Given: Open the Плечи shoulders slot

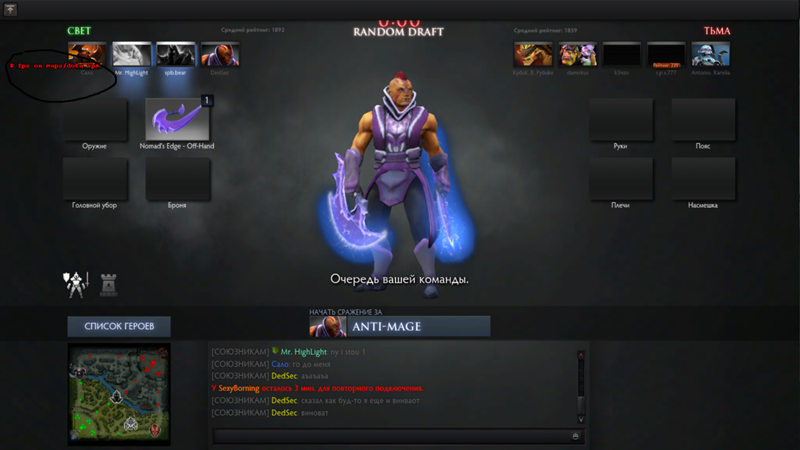Looking at the screenshot, I should click(x=620, y=178).
